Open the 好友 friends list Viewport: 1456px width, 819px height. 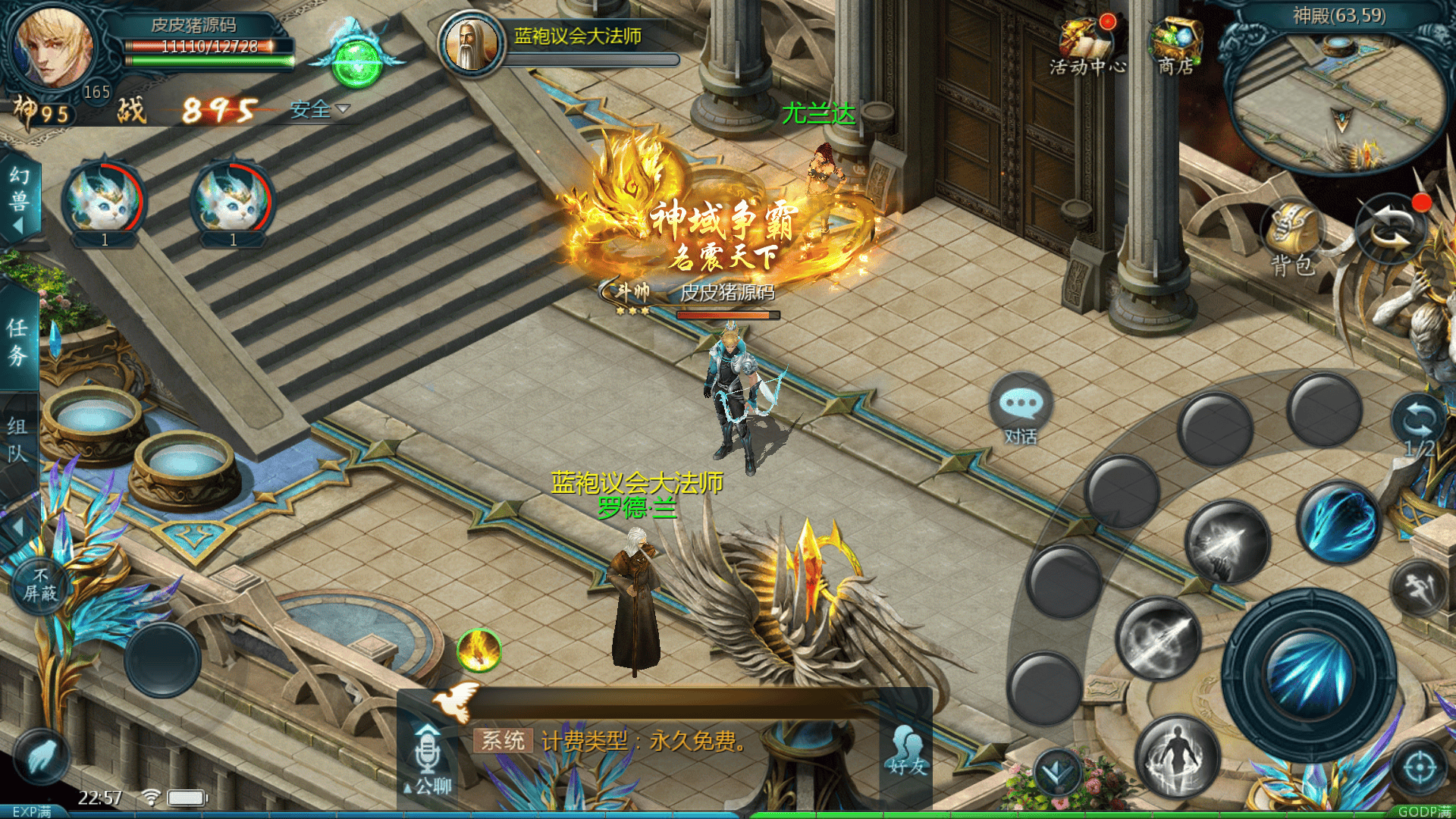907,752
